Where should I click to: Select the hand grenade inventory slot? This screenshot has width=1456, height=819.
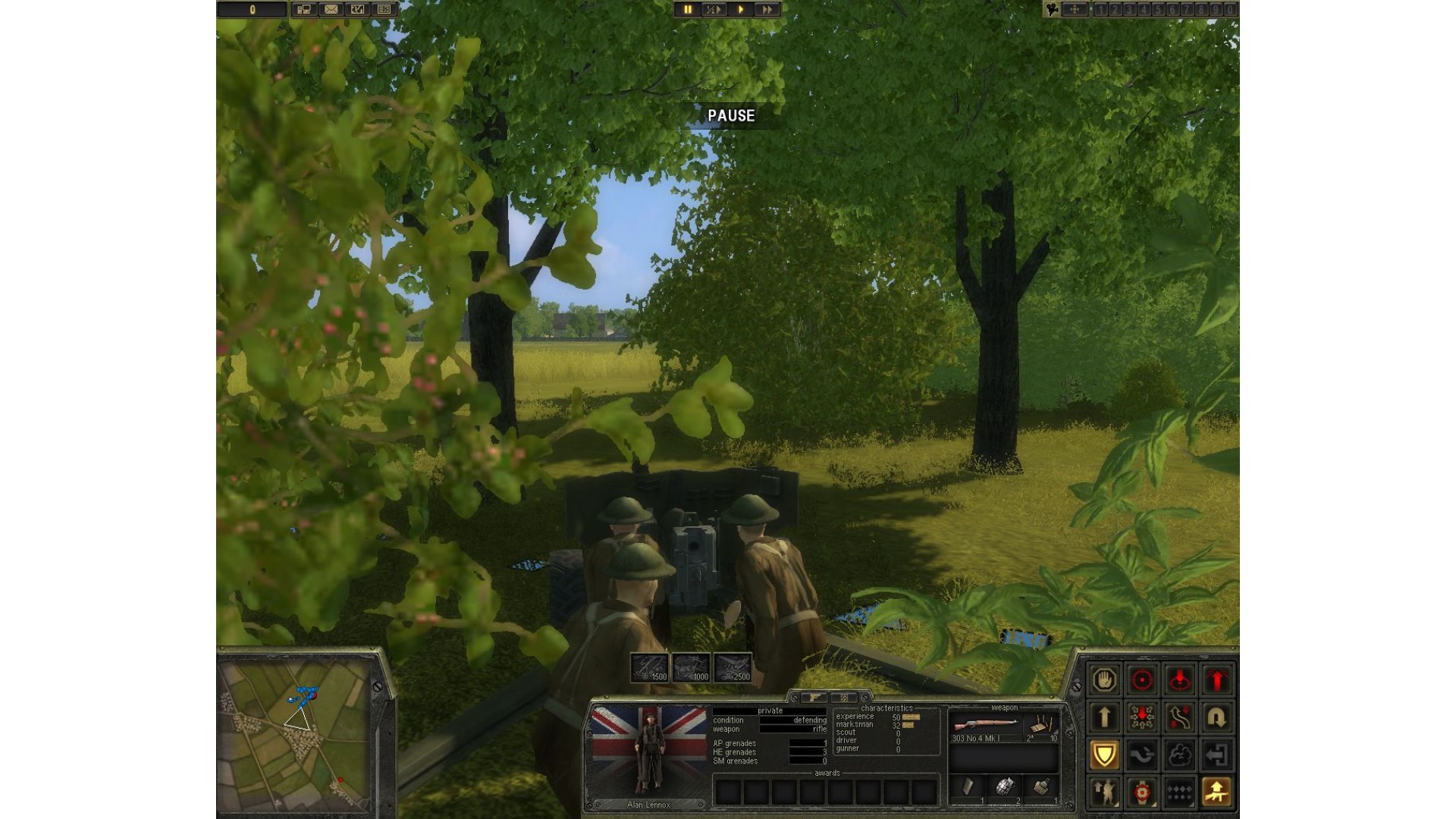point(1005,788)
